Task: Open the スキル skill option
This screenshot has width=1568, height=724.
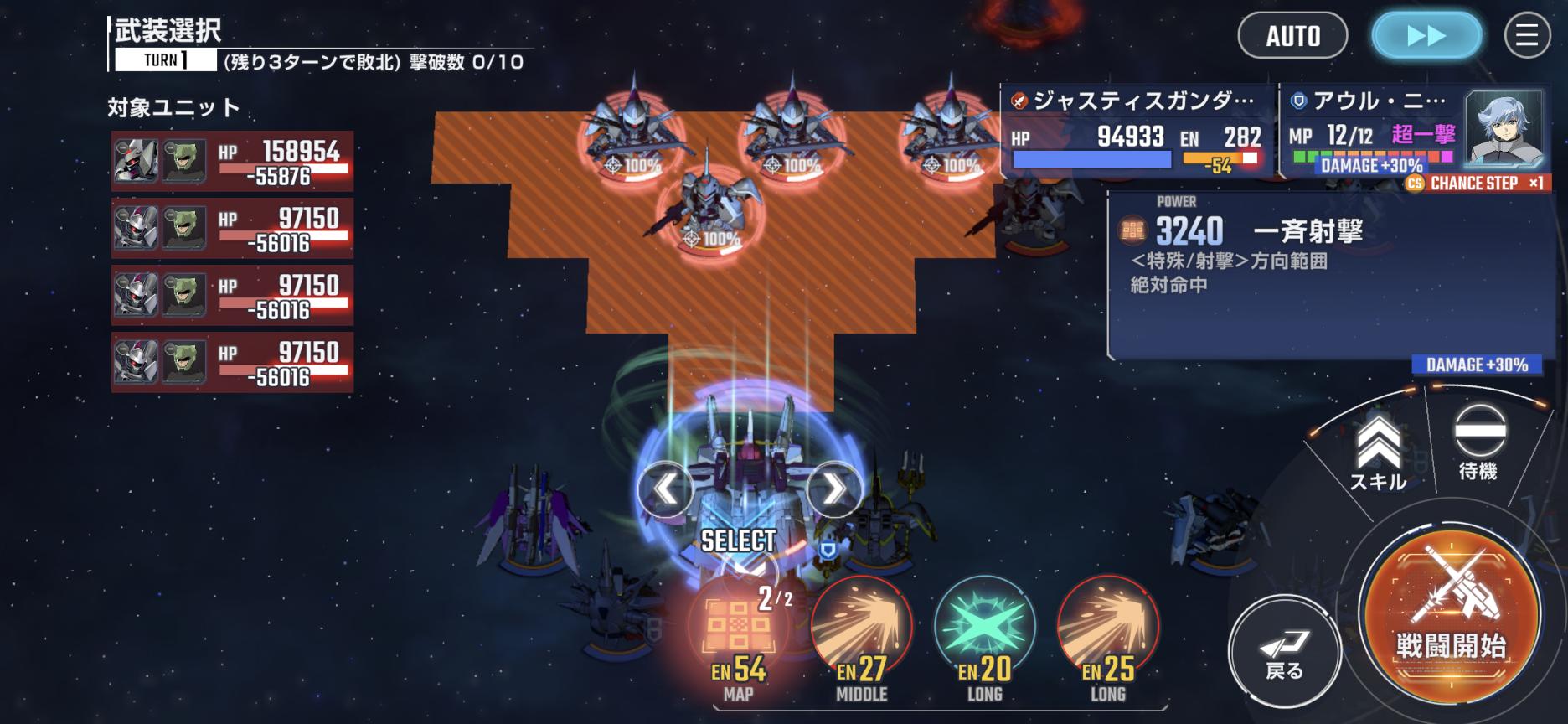Action: [1378, 452]
